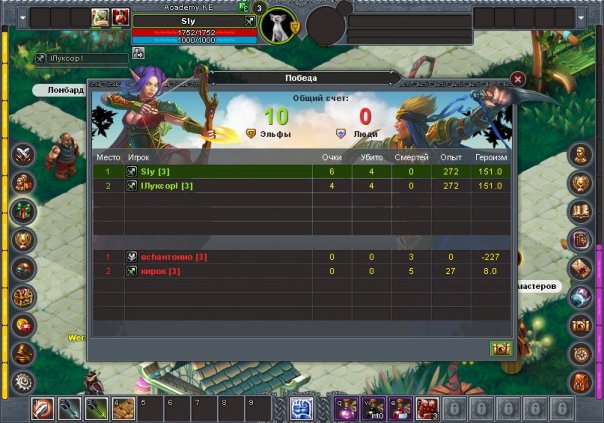Activate the first skill slot with red slash
The width and height of the screenshot is (604, 423).
[43, 408]
